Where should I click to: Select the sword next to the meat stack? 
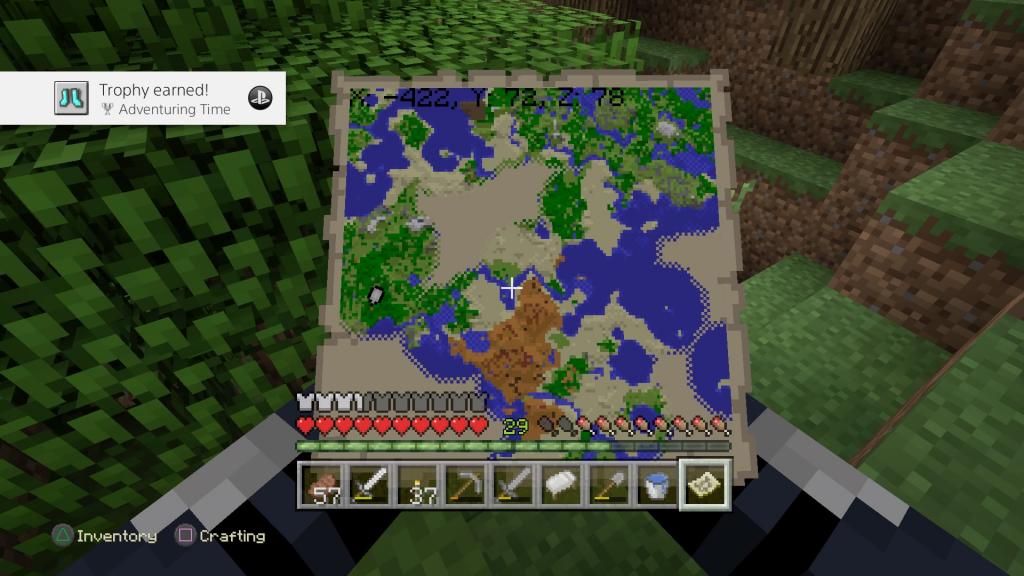pyautogui.click(x=369, y=486)
